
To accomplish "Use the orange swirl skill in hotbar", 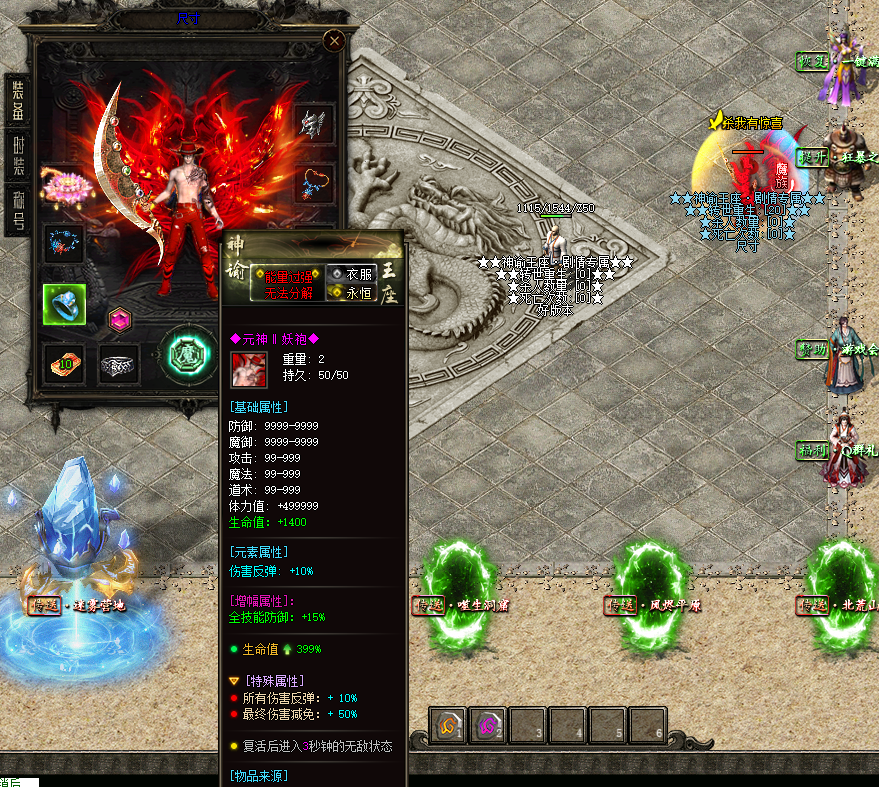I will [x=449, y=725].
